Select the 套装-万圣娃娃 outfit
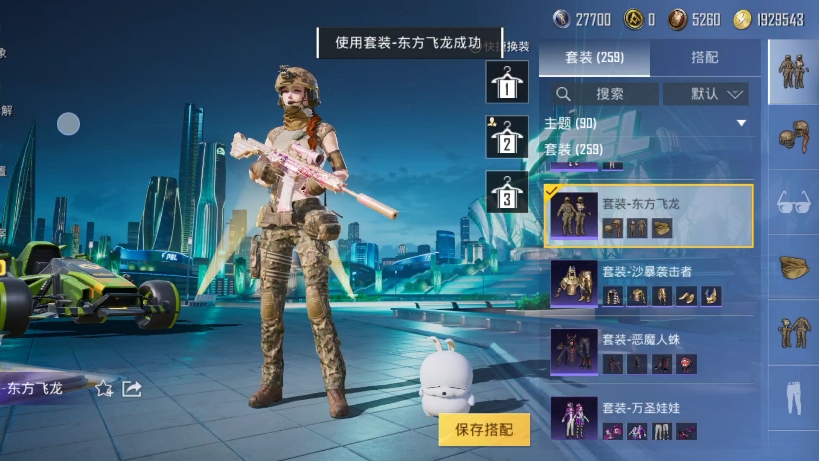819x461 pixels. point(648,418)
